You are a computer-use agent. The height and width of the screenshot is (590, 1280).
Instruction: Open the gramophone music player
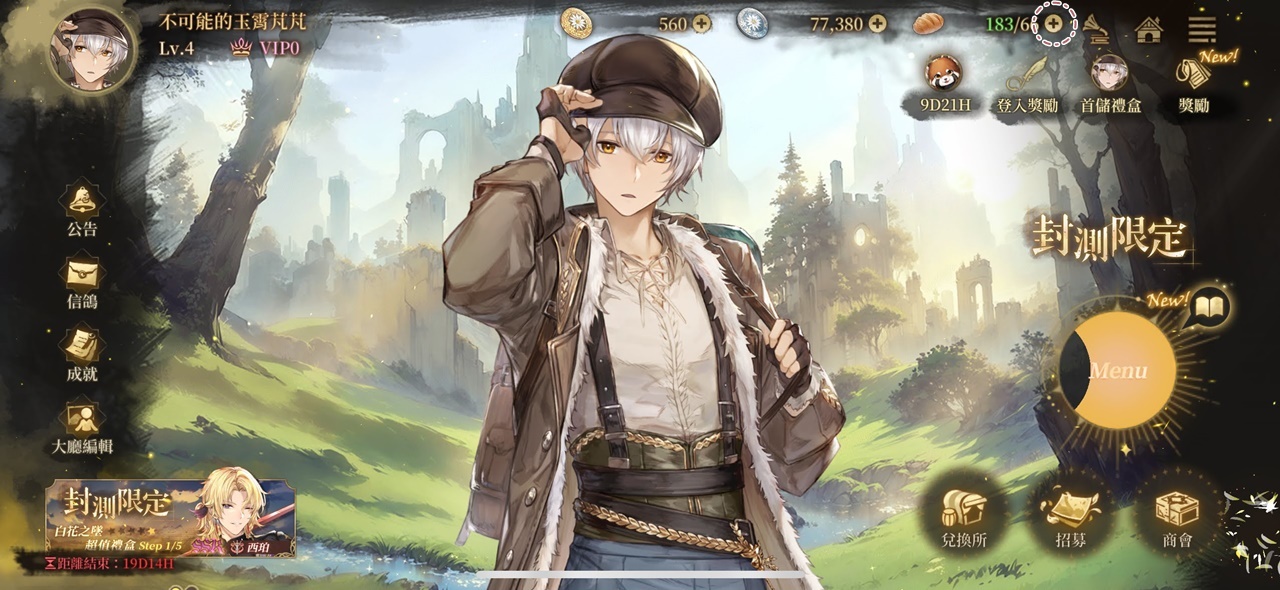point(1098,28)
